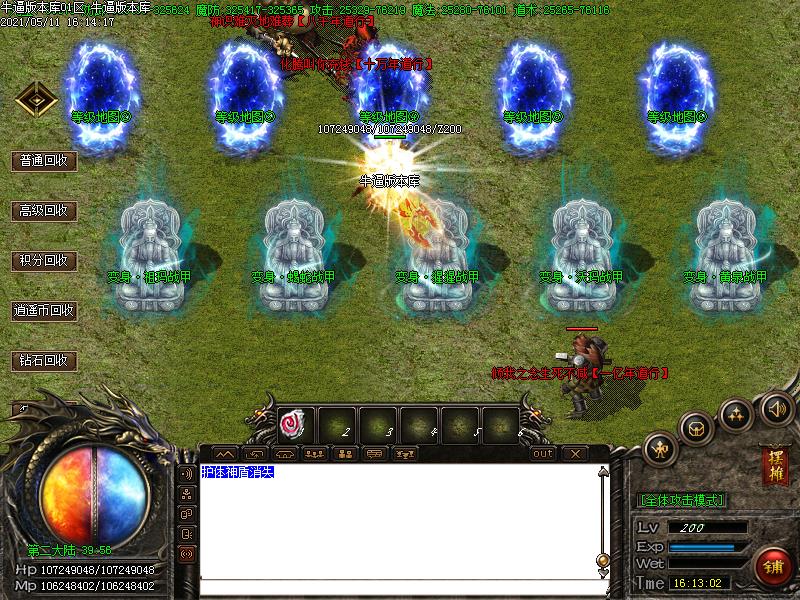Viewport: 800px width, 600px height.
Task: Select the top chat channel icon
Action: click(x=186, y=473)
